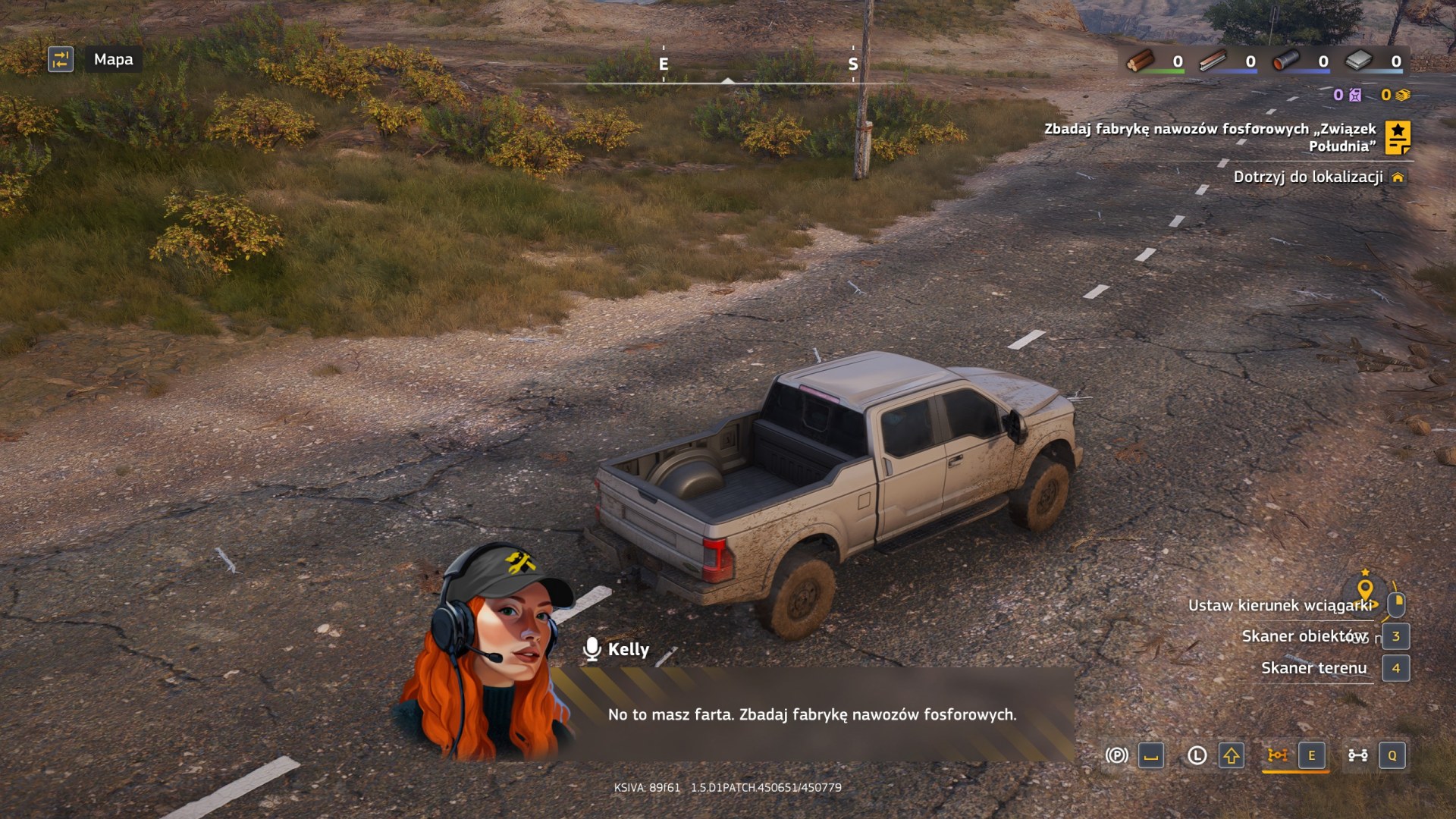This screenshot has width=1456, height=819.
Task: Toggle the all-wheel drive axle icon
Action: (1357, 755)
